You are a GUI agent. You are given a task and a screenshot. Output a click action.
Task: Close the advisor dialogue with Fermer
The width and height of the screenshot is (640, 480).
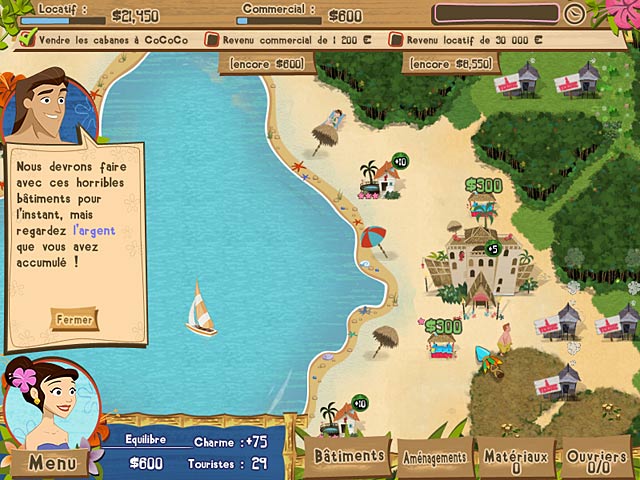point(75,320)
